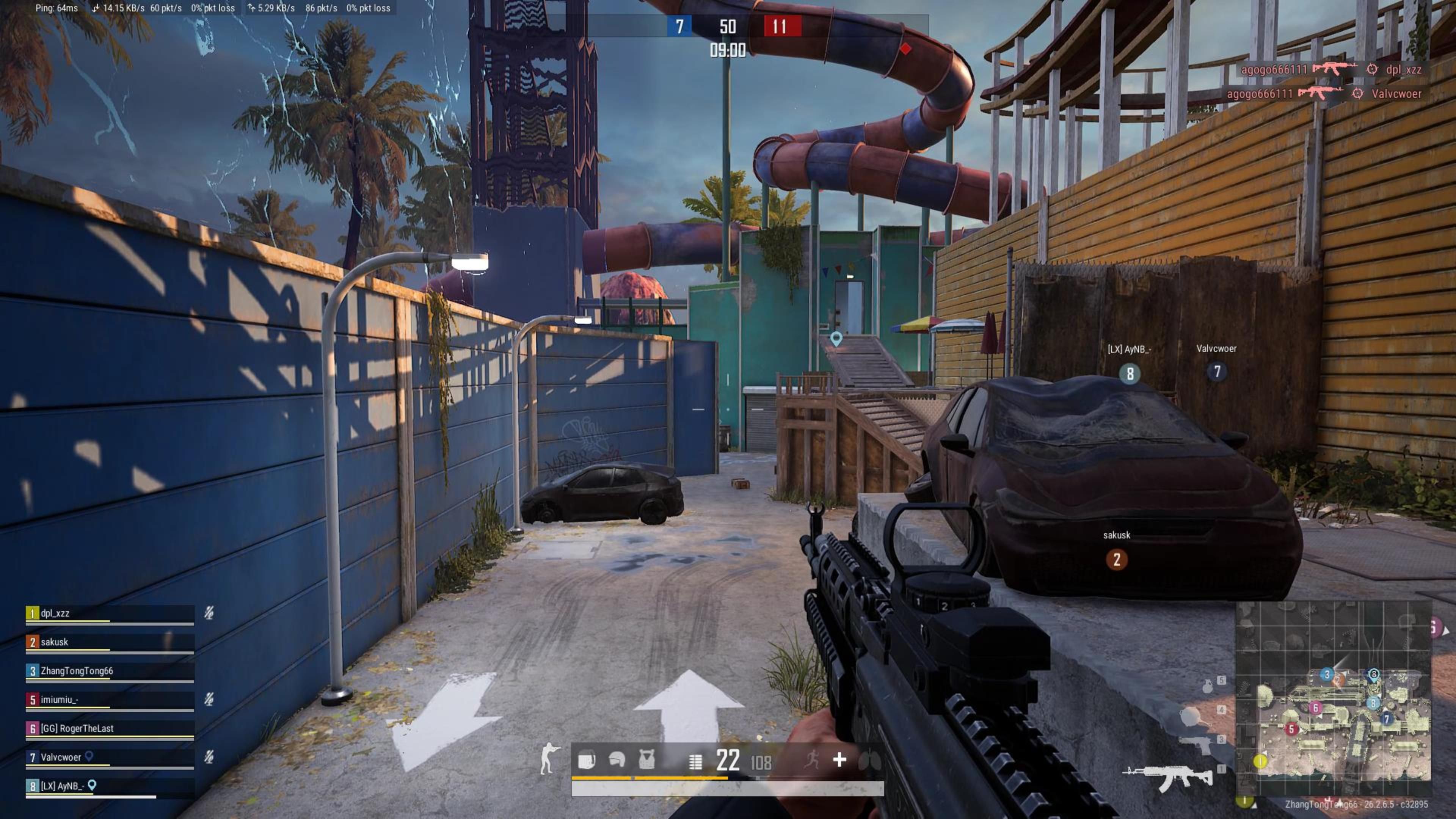Image resolution: width=1456 pixels, height=819 pixels.
Task: Select the assault rifle in weapon slot 1
Action: click(x=1168, y=778)
